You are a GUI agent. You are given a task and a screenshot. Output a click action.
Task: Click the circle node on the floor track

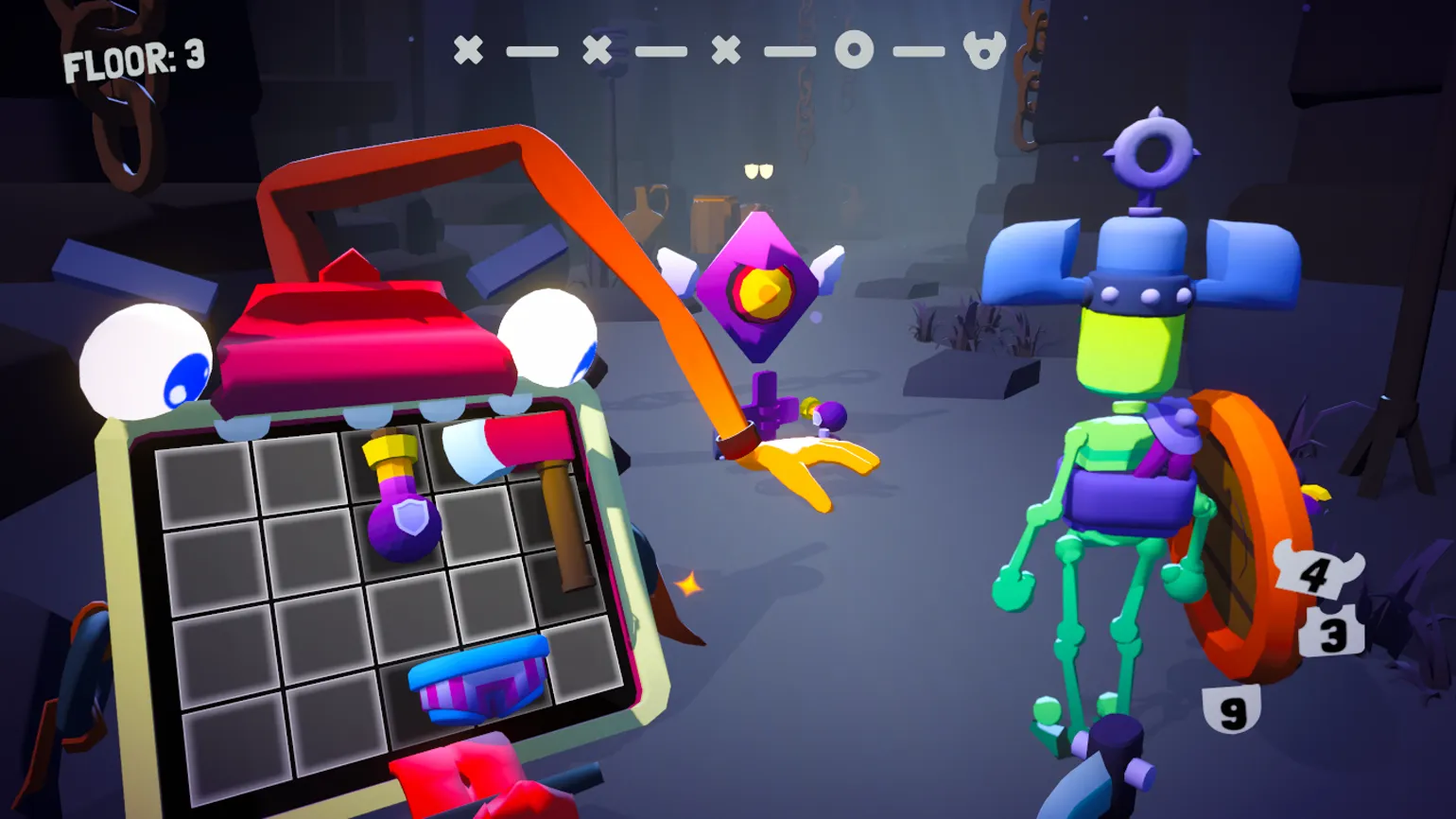click(x=854, y=49)
